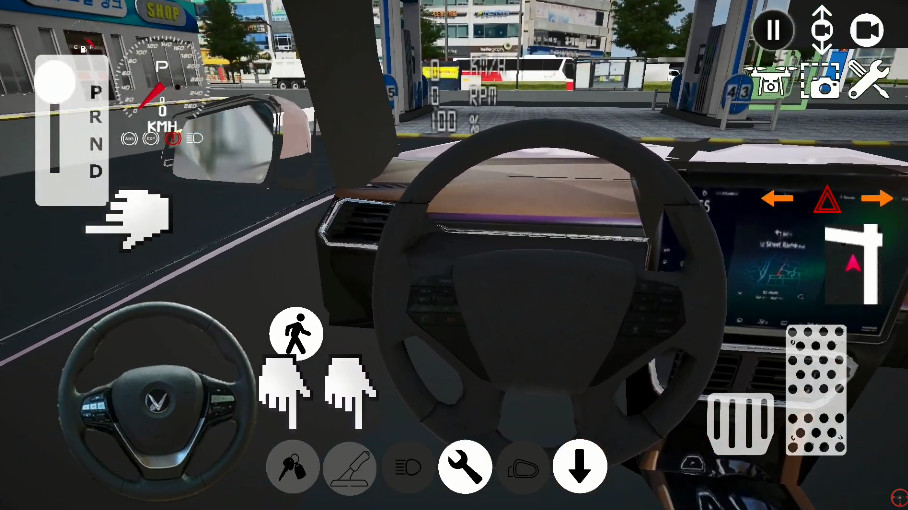908x510 pixels.
Task: Turn on the right turn signal
Action: pos(877,199)
